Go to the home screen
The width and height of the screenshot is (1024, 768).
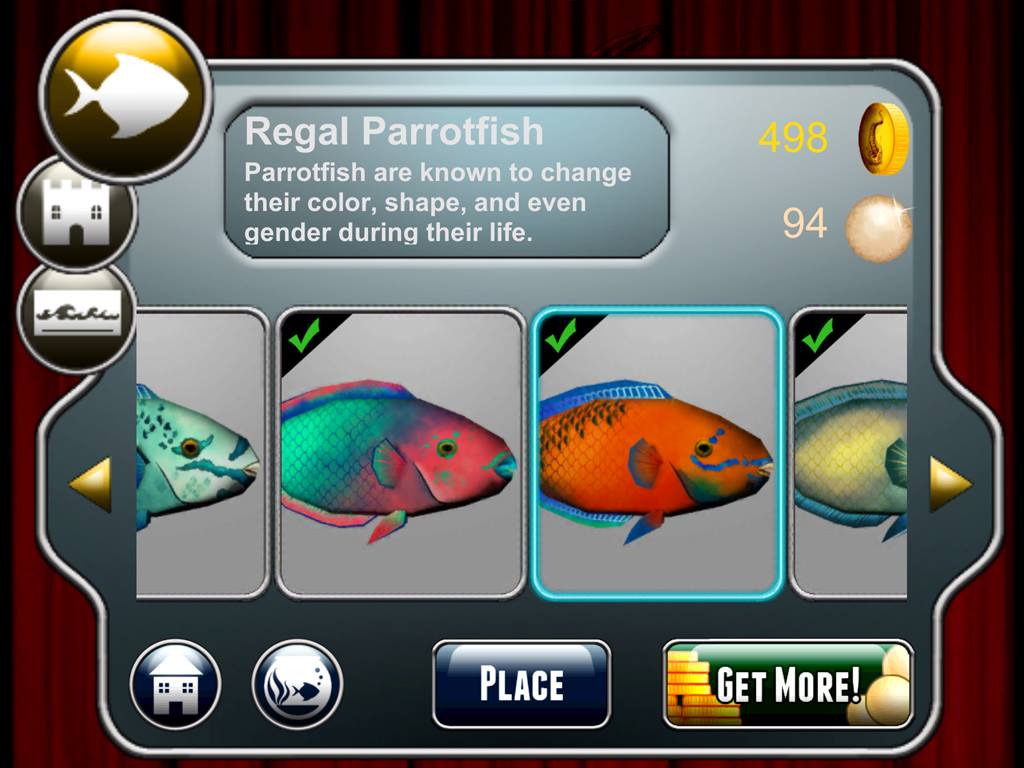[x=175, y=685]
